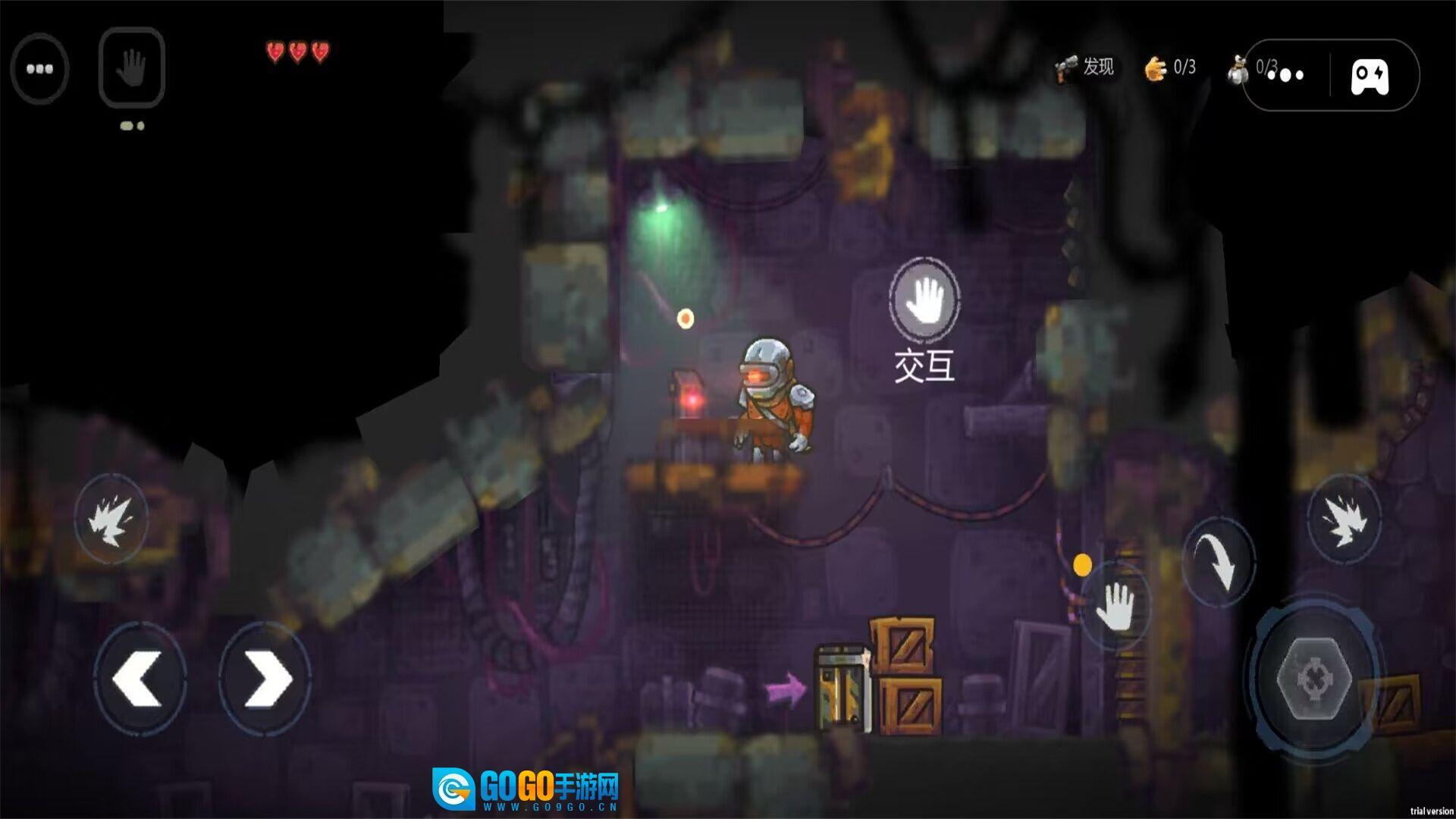Select the square-framed hand item slot
Image resolution: width=1456 pixels, height=819 pixels.
point(131,67)
